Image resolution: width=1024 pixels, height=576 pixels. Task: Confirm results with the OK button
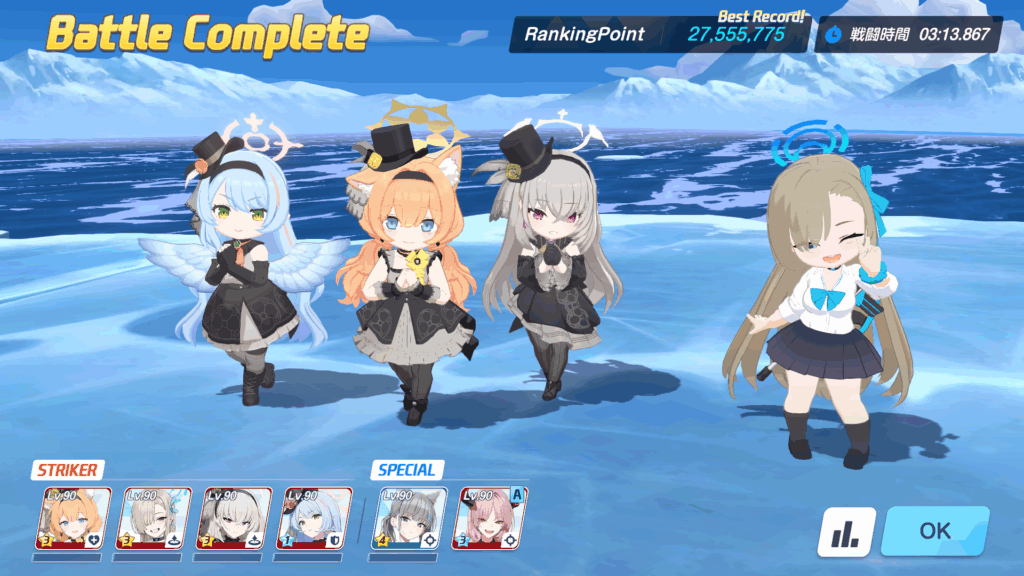click(x=934, y=531)
